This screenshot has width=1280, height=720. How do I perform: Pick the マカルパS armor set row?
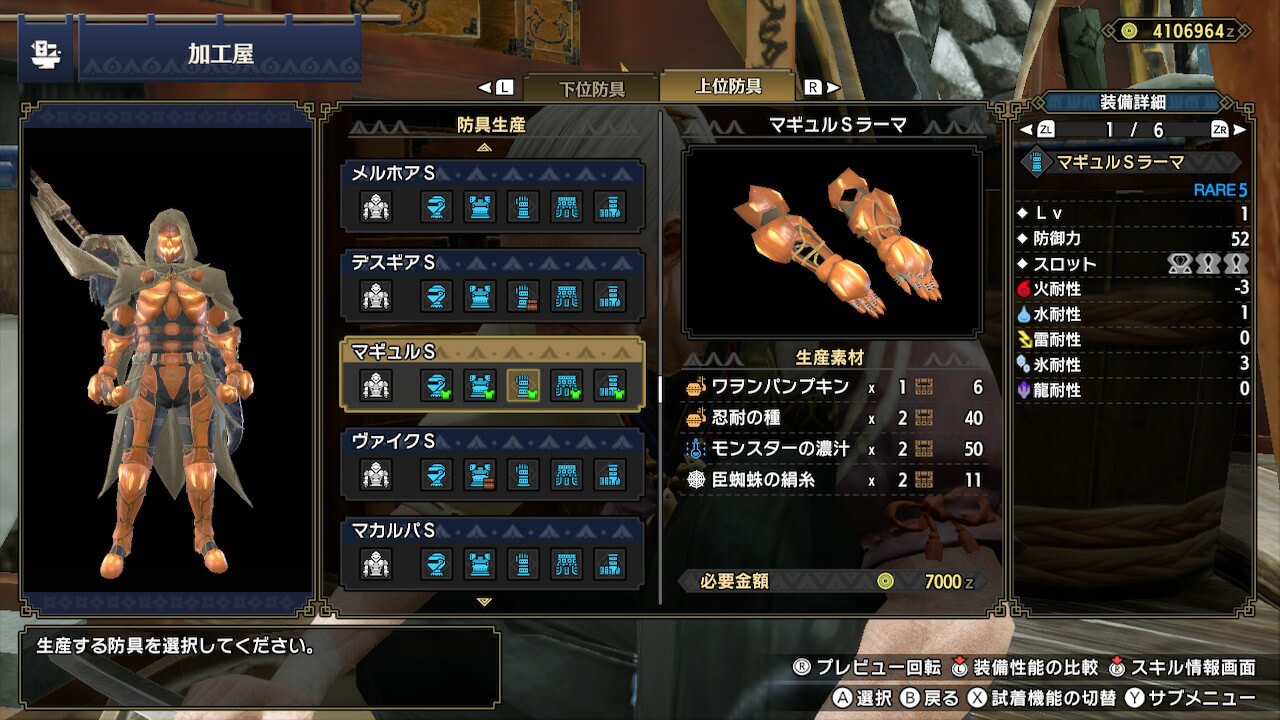492,553
